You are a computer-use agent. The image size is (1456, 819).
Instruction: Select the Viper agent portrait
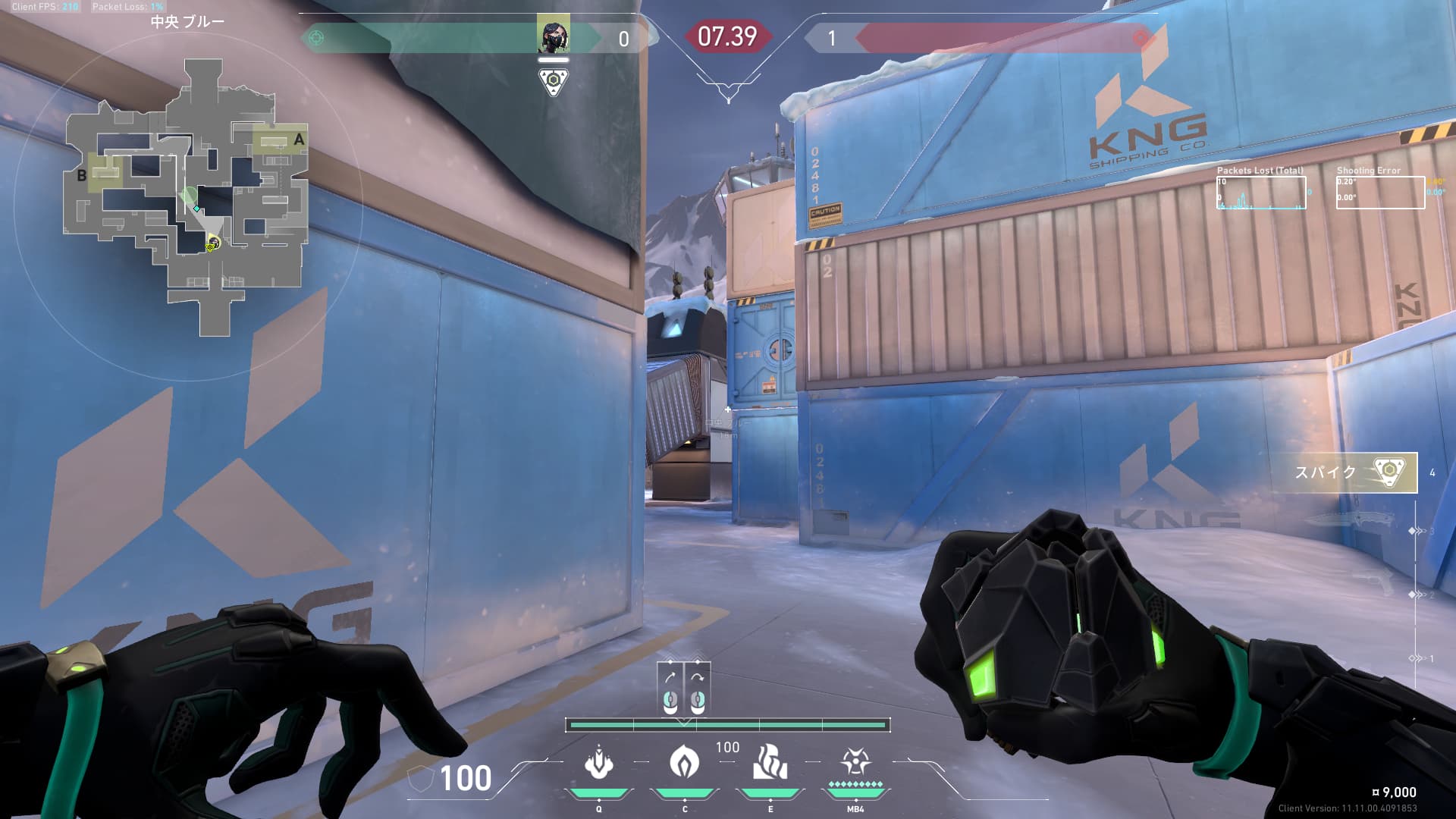click(x=554, y=36)
